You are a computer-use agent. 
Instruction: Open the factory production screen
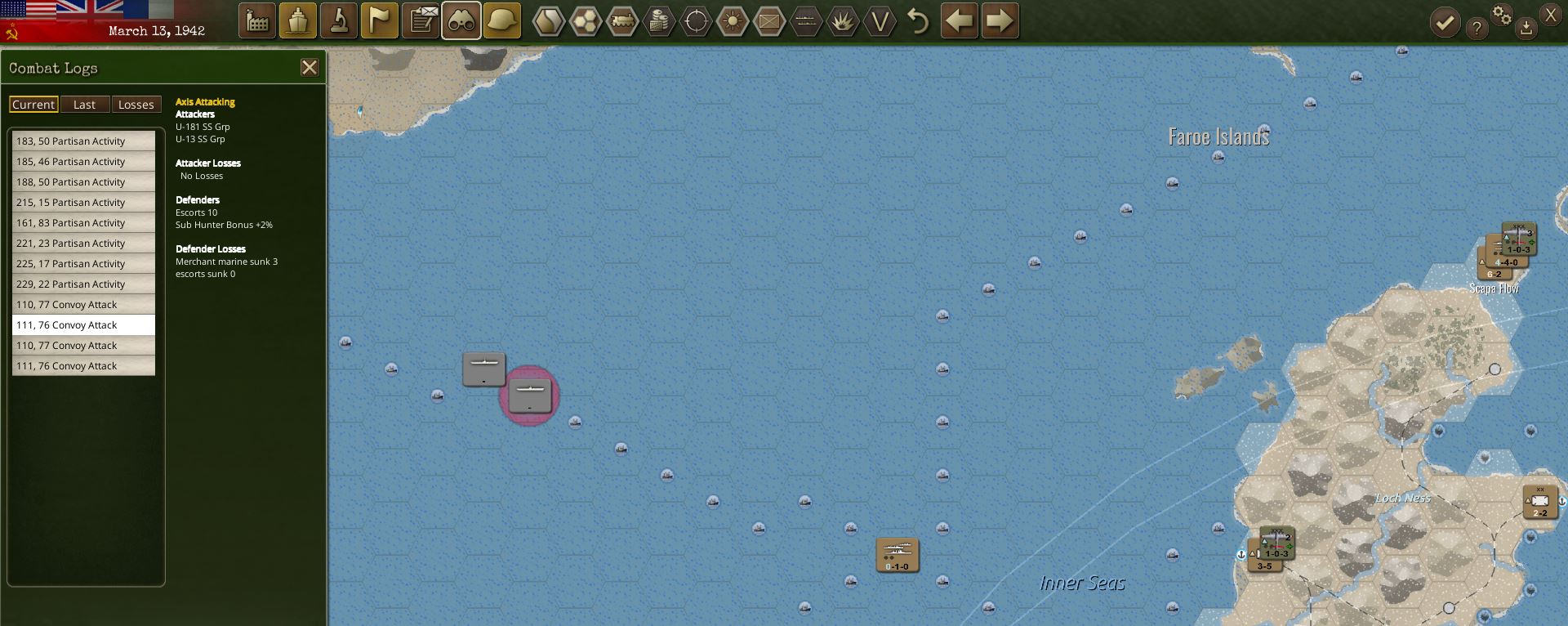point(258,20)
